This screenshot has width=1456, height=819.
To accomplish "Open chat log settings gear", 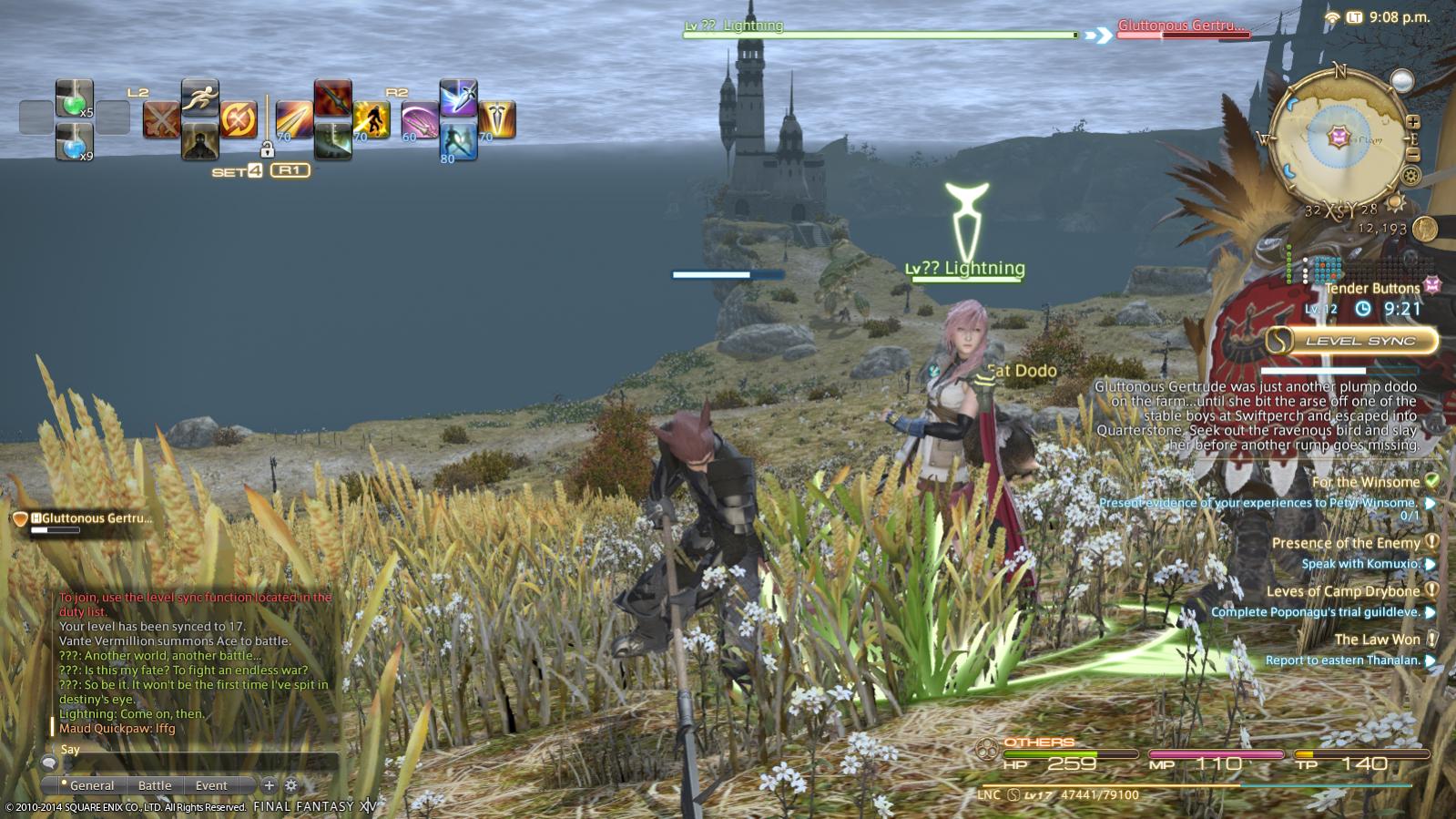I will [291, 784].
